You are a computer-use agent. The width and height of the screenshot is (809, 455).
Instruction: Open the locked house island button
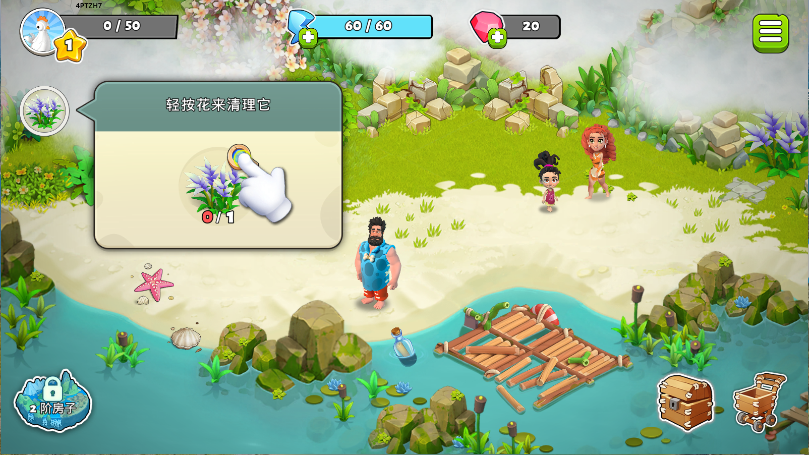52,401
